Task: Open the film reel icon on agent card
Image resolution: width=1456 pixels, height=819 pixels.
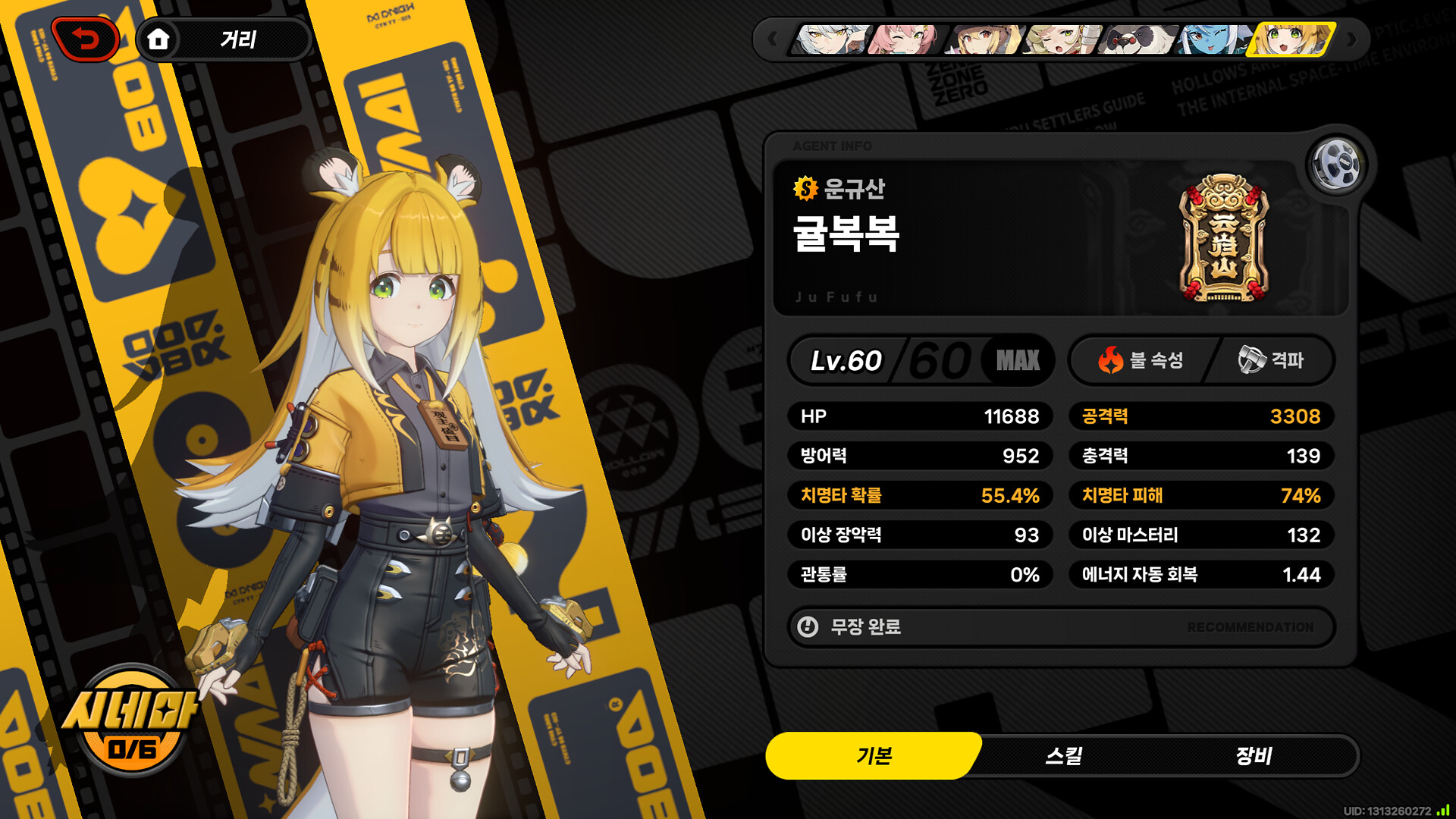Action: [x=1336, y=164]
